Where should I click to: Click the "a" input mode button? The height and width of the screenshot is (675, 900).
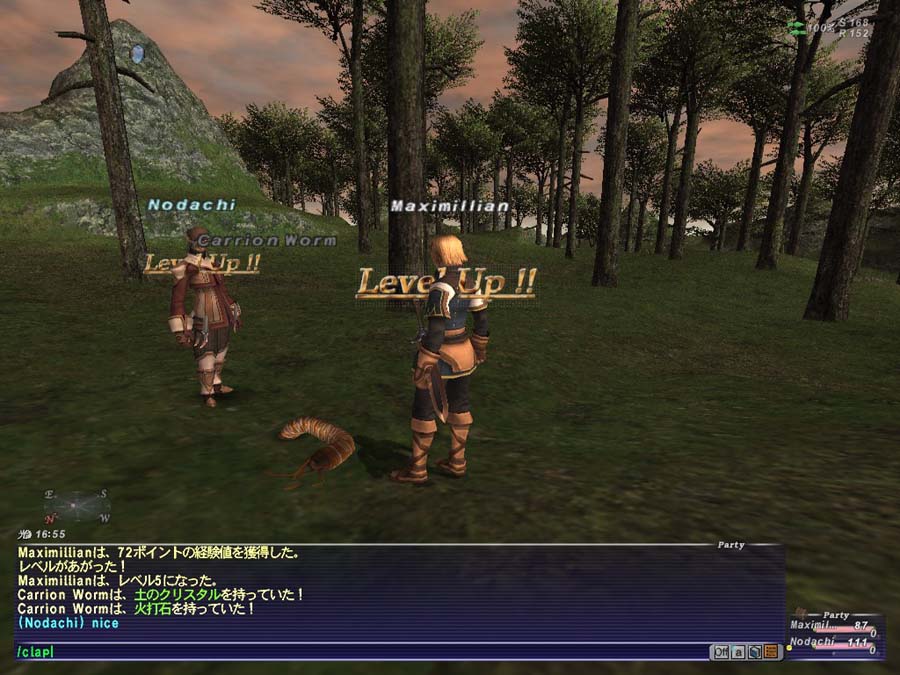tap(738, 652)
